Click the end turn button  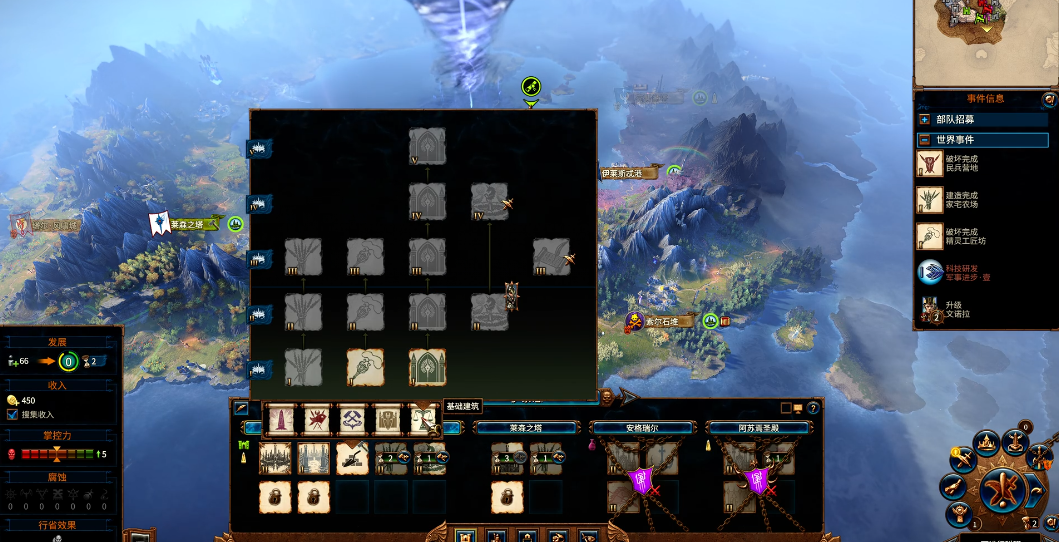(x=998, y=490)
